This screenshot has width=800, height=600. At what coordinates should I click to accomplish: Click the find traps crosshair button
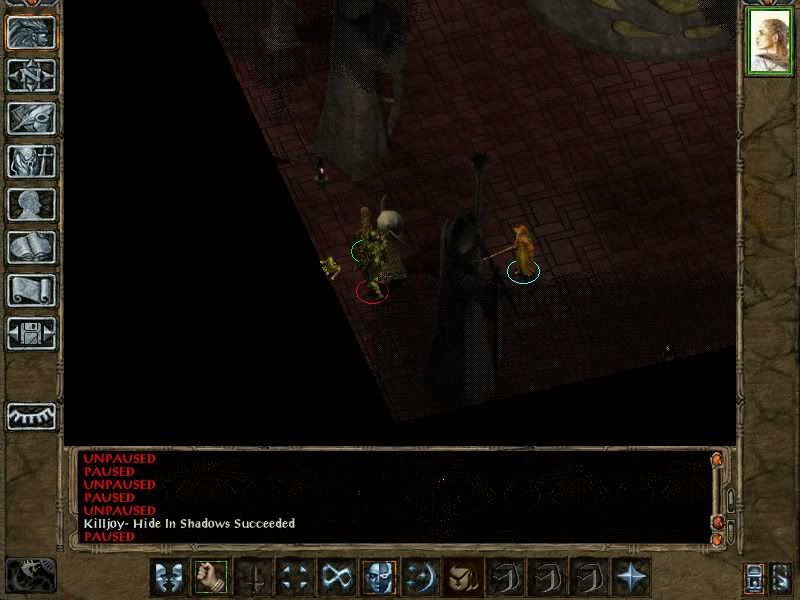294,576
